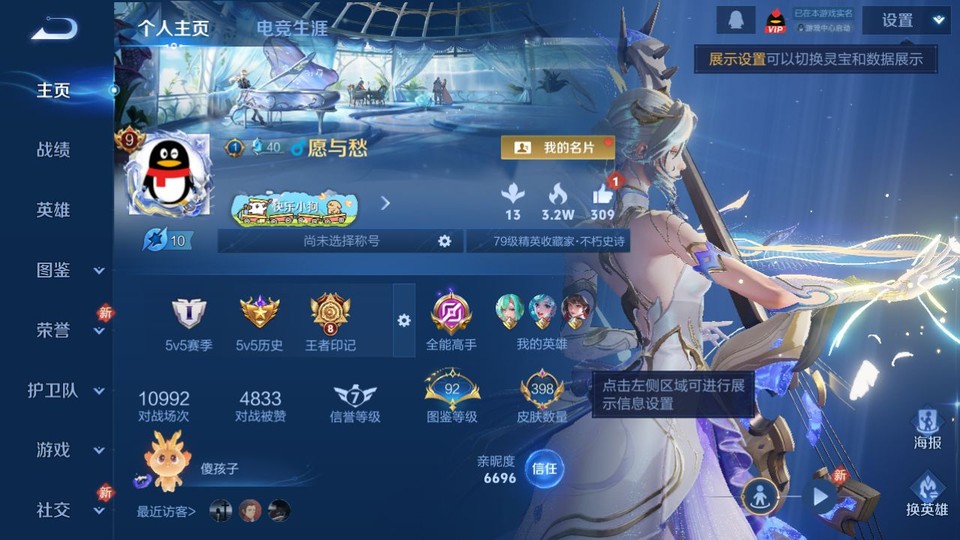Click the blue 信任 intimacy button
The image size is (960, 540).
(544, 468)
